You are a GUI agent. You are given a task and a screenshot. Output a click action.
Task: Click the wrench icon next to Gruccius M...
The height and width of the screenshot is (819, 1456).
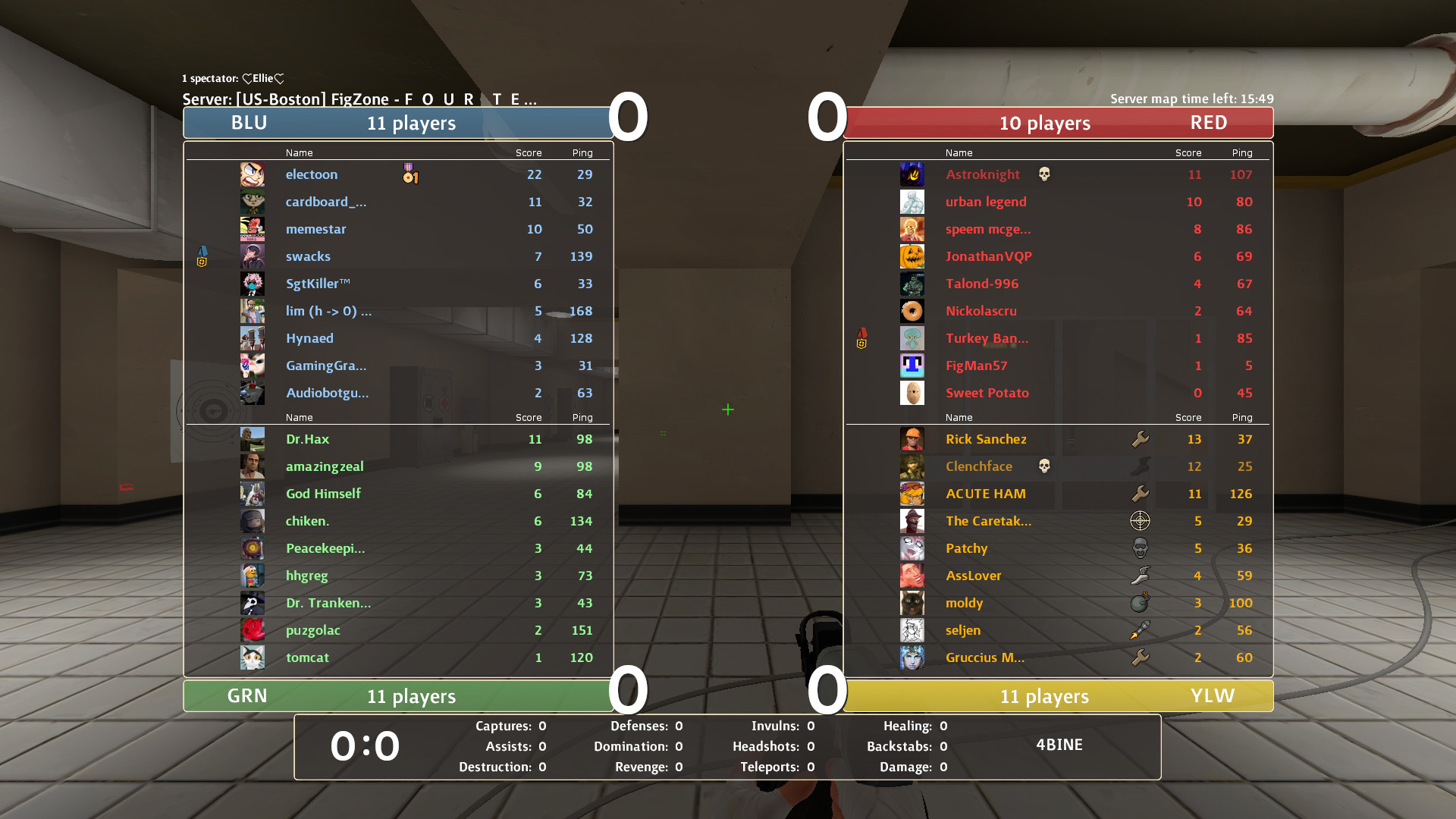(1141, 657)
